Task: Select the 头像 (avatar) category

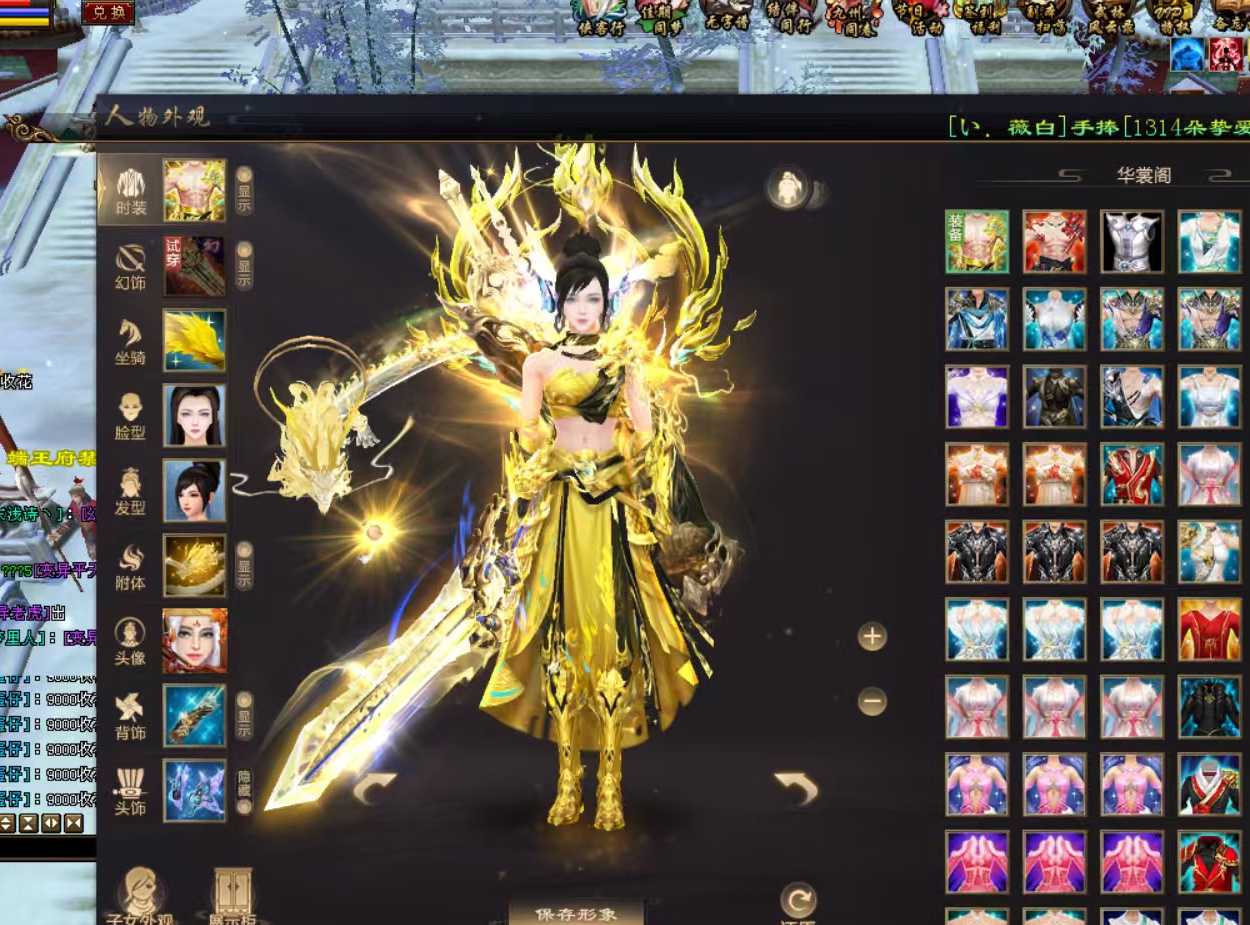Action: pyautogui.click(x=131, y=641)
